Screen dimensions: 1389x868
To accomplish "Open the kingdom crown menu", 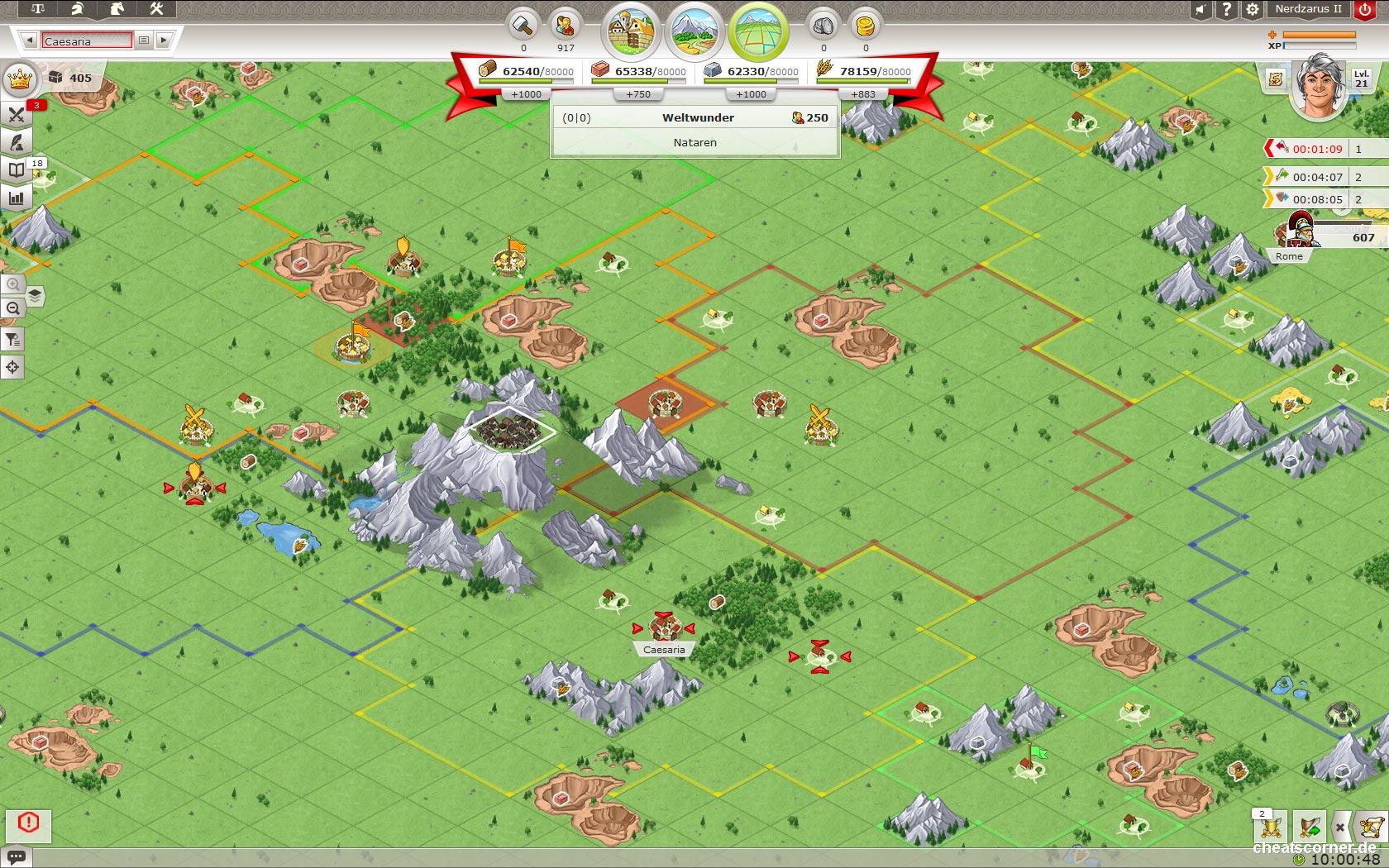I will (x=18, y=80).
